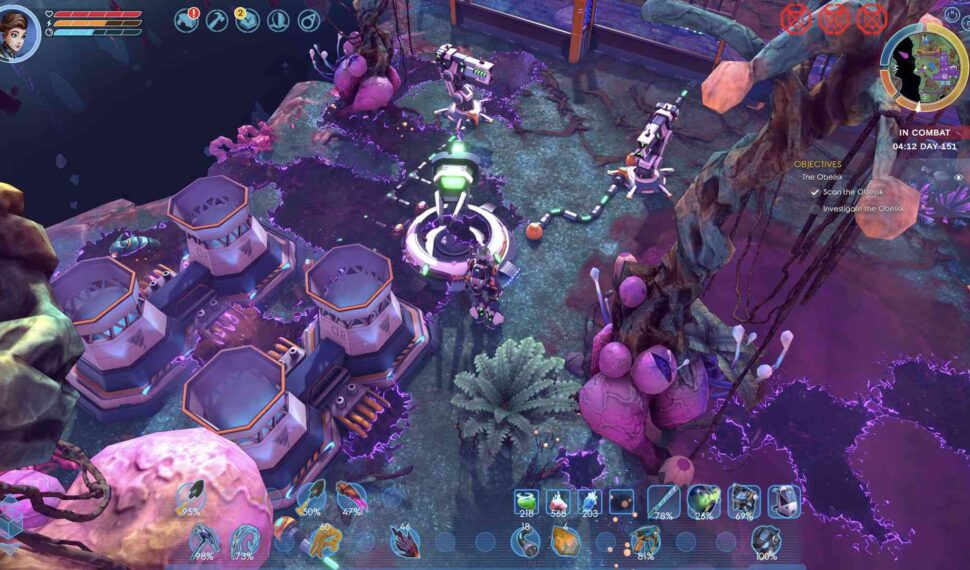The width and height of the screenshot is (970, 570).
Task: Open the hammer build menu
Action: tap(217, 20)
